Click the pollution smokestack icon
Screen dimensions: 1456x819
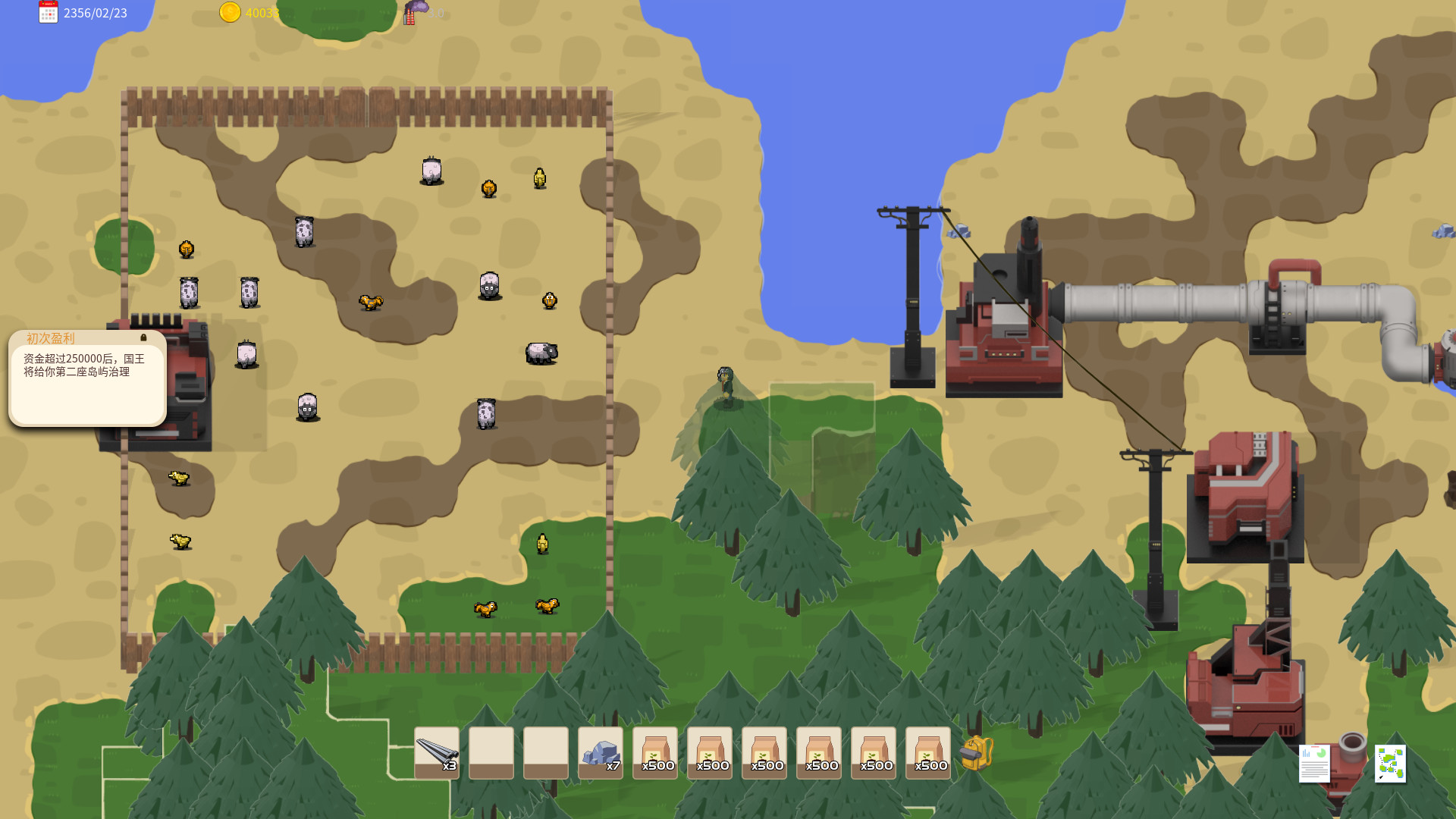(x=413, y=12)
